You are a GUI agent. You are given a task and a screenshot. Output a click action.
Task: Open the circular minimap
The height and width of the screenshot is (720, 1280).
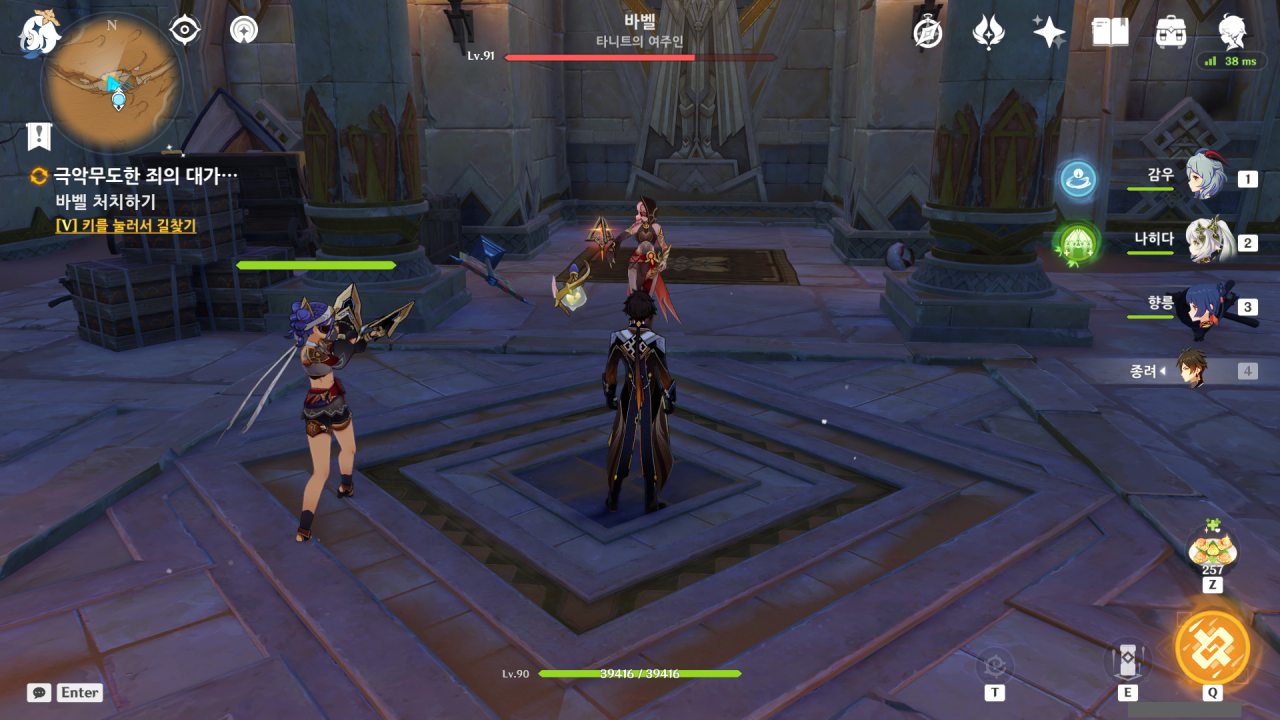[112, 83]
